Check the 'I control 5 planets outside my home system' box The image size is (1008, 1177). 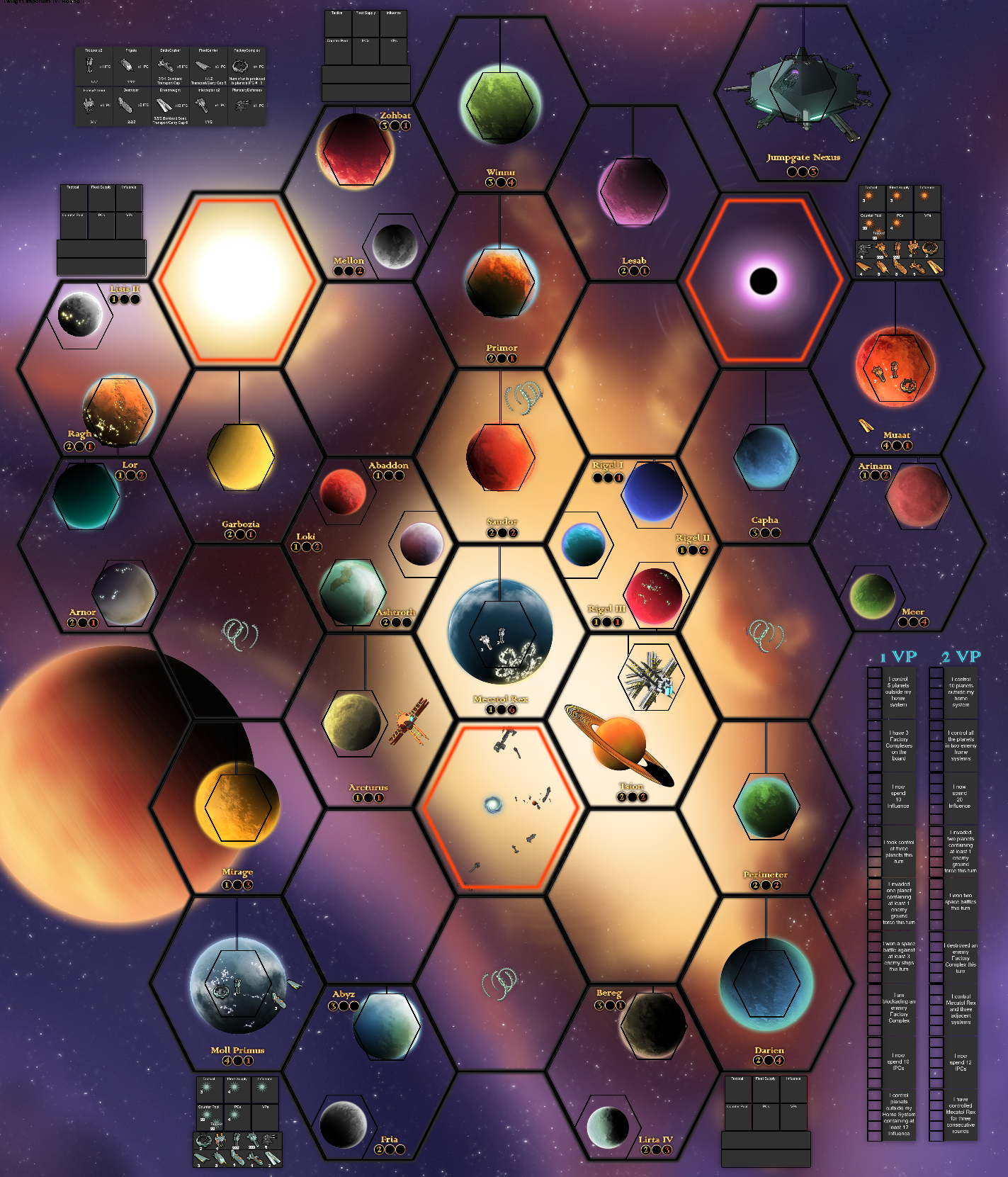[874, 692]
